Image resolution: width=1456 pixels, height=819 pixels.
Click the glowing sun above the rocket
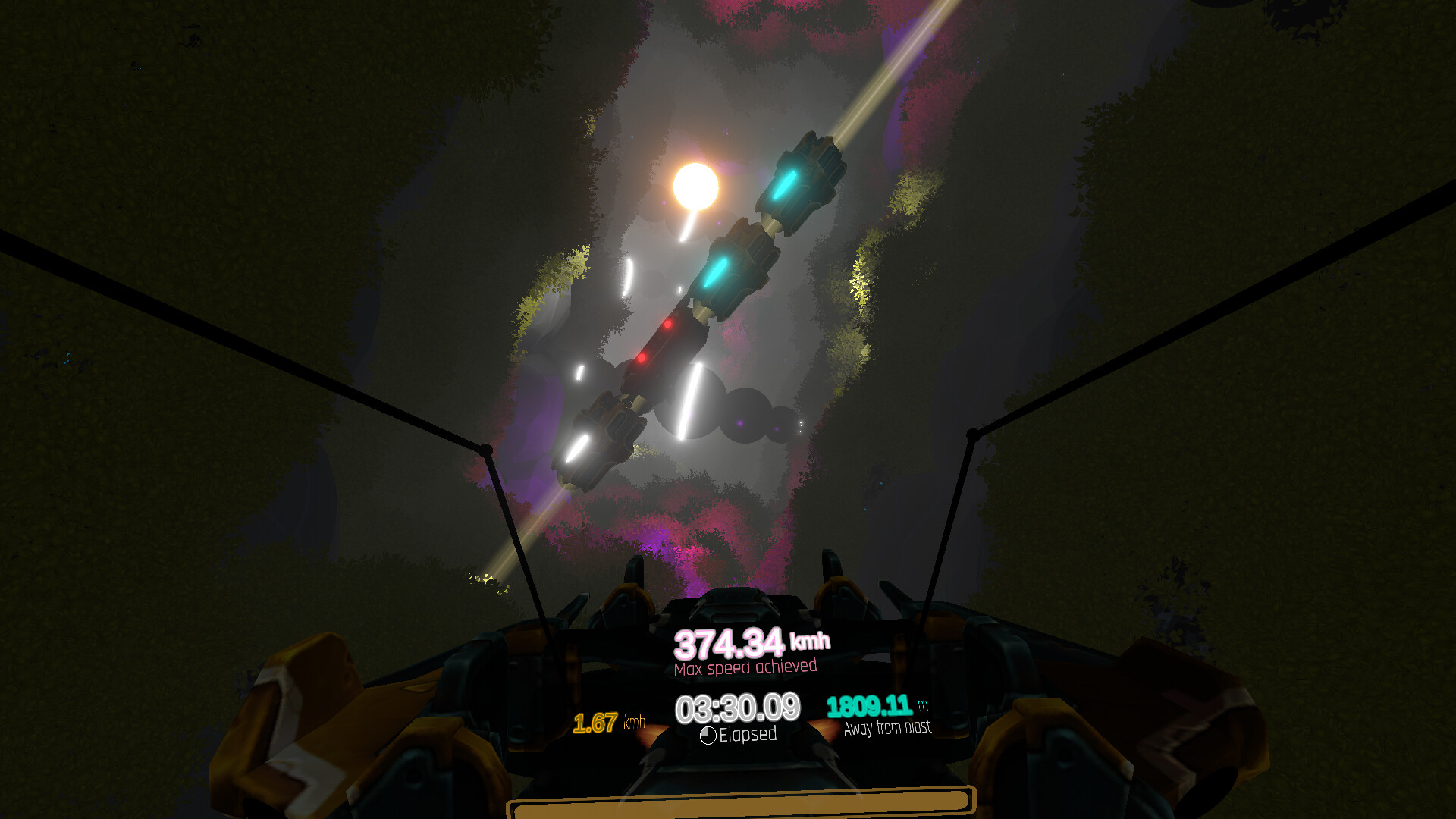tap(695, 184)
